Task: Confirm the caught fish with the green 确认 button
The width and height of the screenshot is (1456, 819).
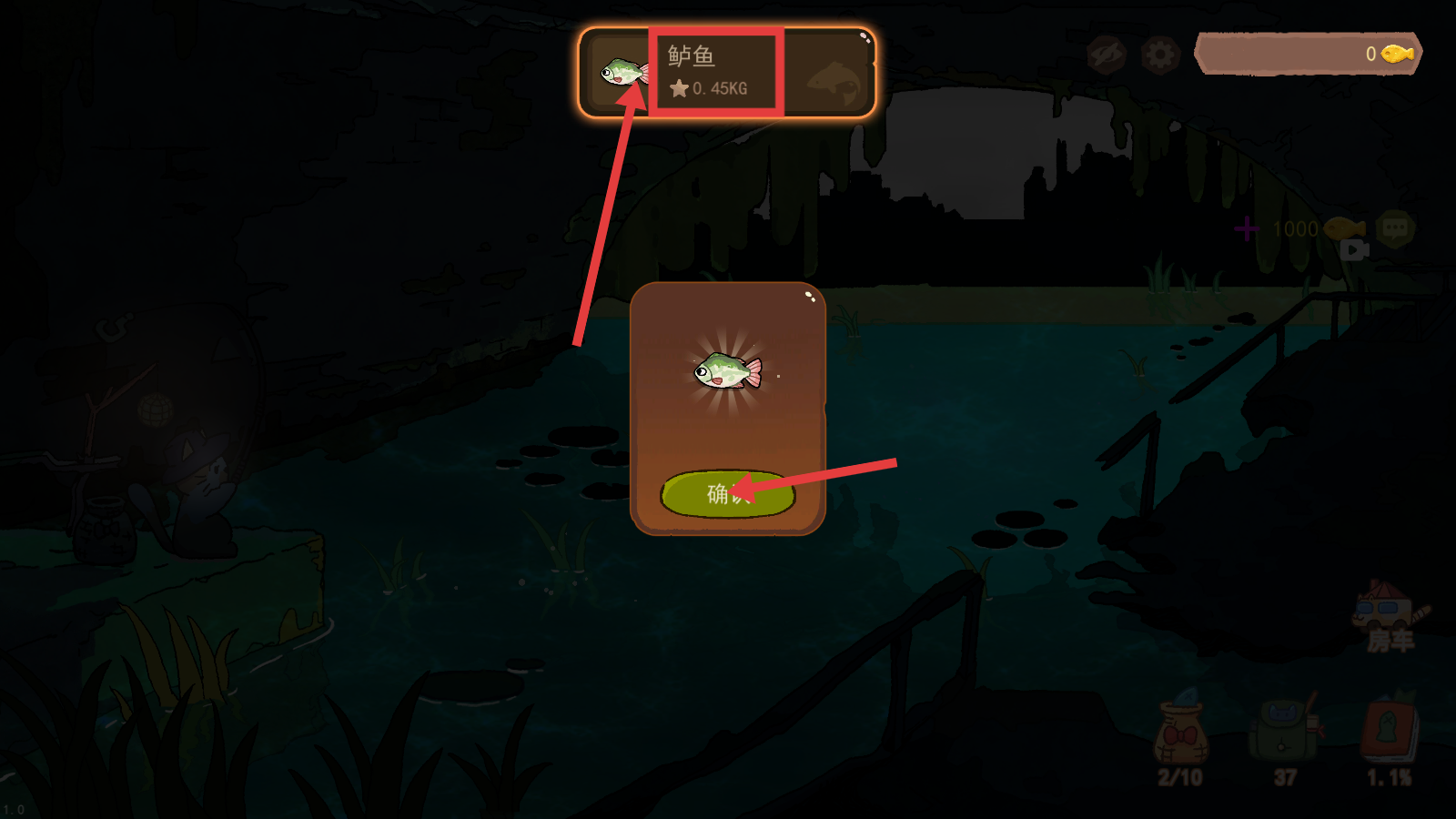Action: tap(727, 494)
